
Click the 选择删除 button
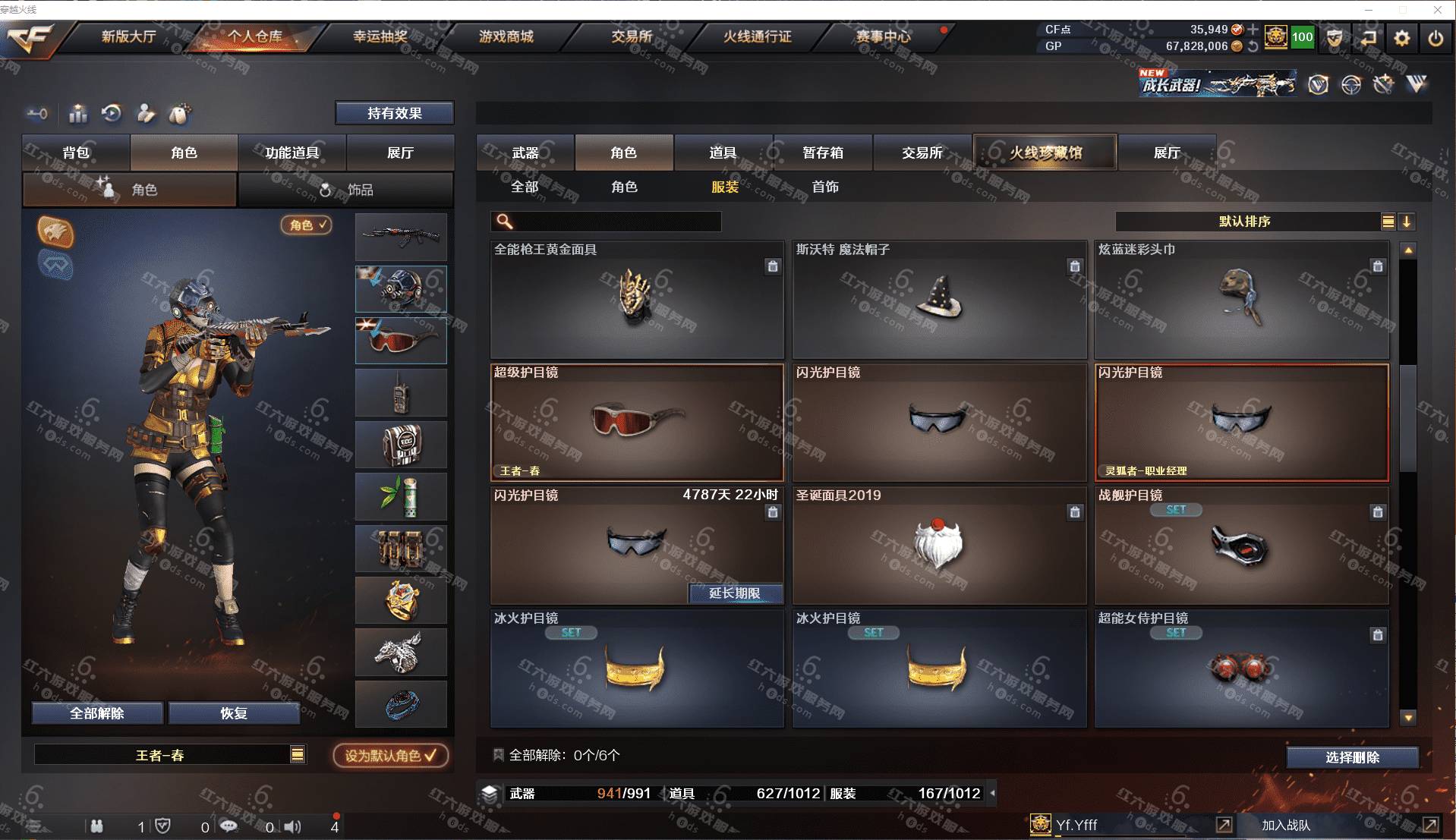[1352, 757]
